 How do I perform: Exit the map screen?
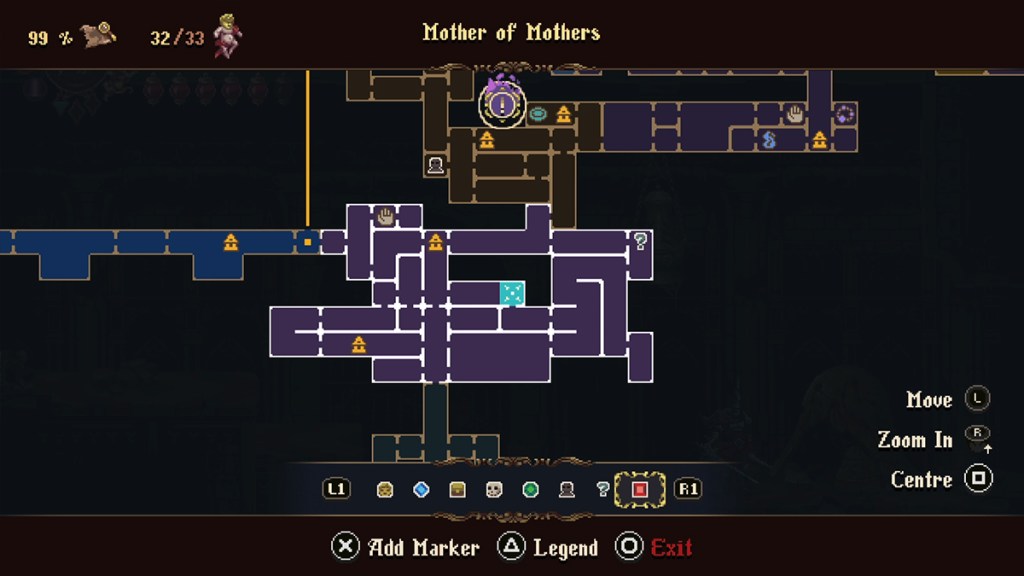656,547
